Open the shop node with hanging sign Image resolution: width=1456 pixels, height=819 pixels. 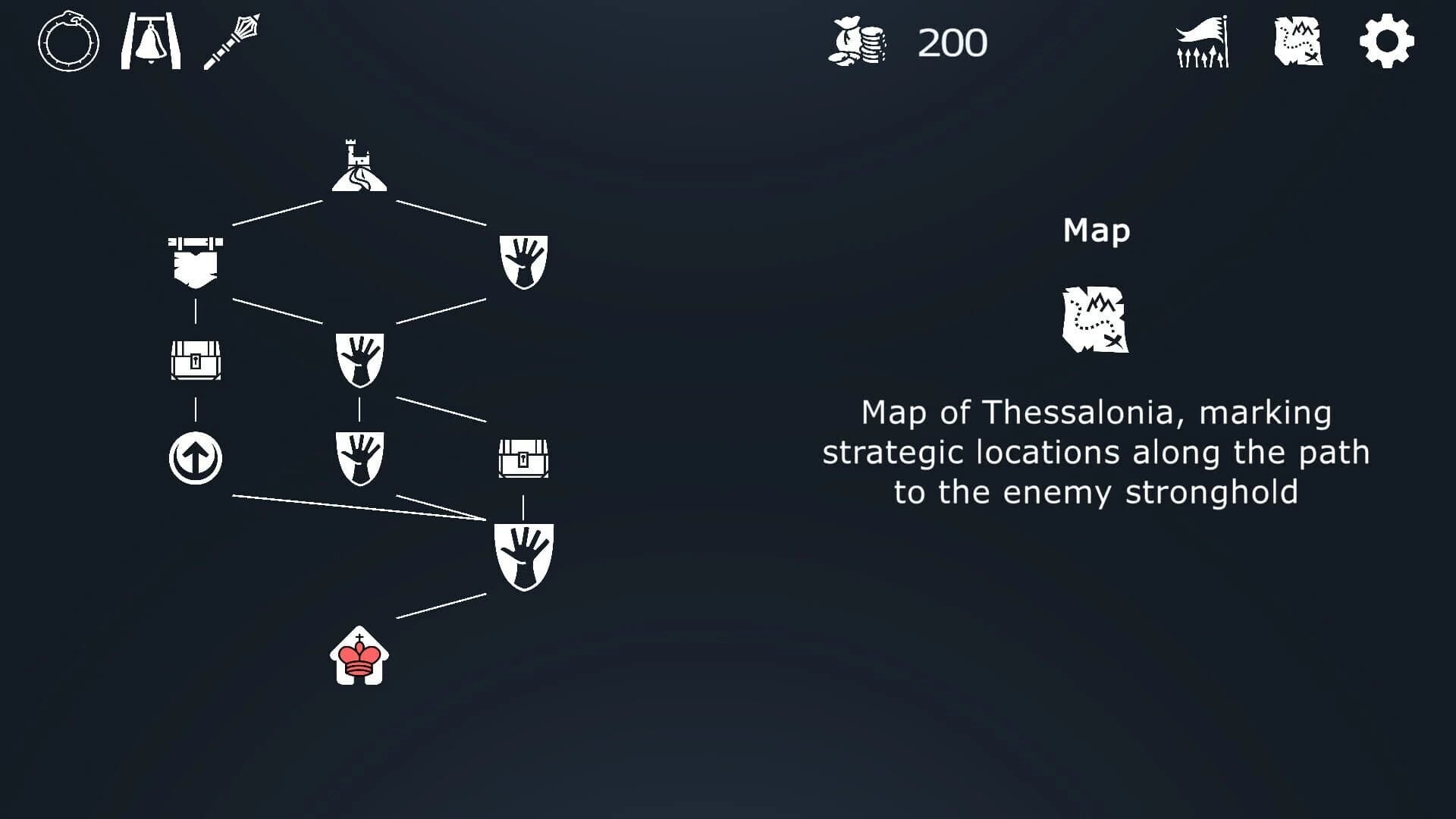[x=194, y=258]
